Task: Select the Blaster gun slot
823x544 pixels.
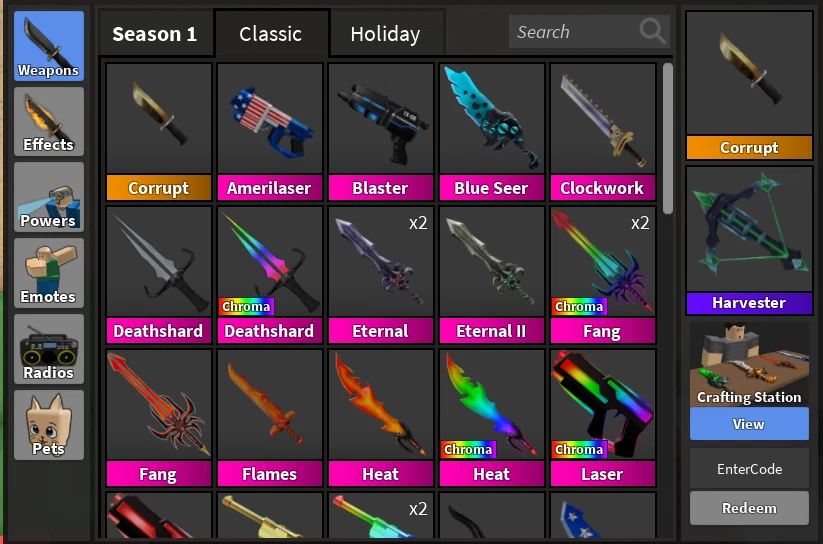Action: coord(380,131)
